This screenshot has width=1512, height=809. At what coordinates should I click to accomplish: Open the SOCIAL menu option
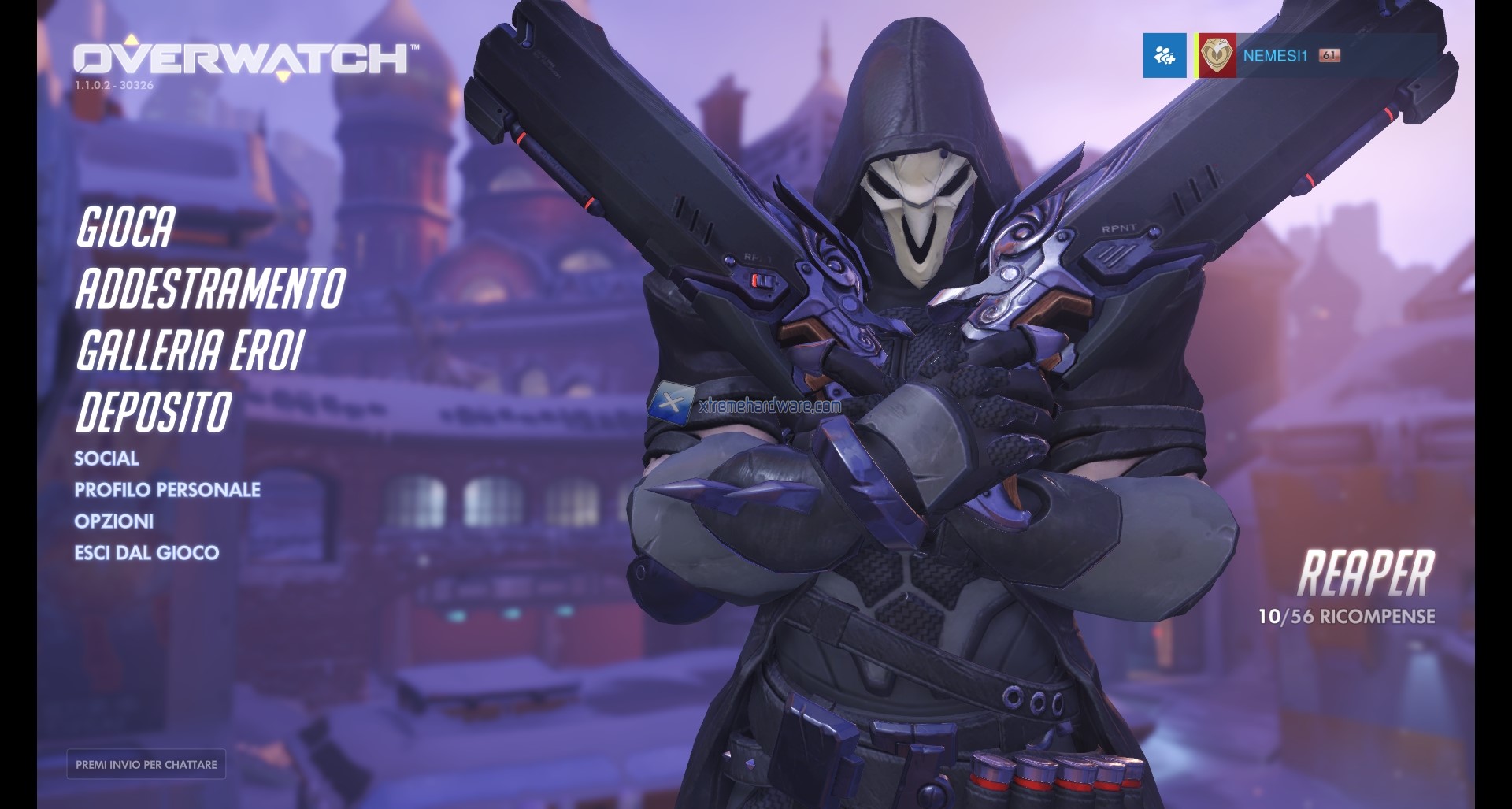(x=106, y=458)
